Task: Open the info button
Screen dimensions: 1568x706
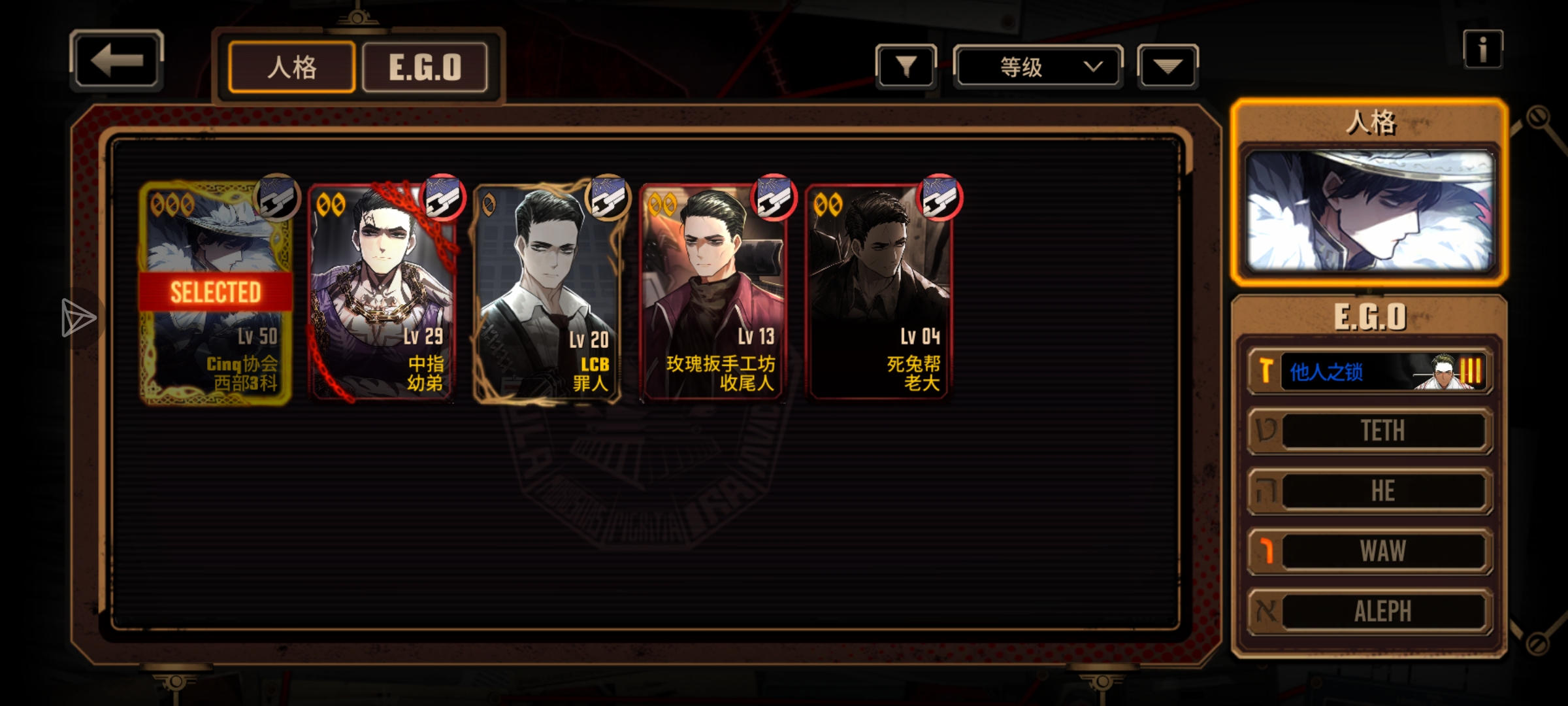Action: pos(1482,50)
